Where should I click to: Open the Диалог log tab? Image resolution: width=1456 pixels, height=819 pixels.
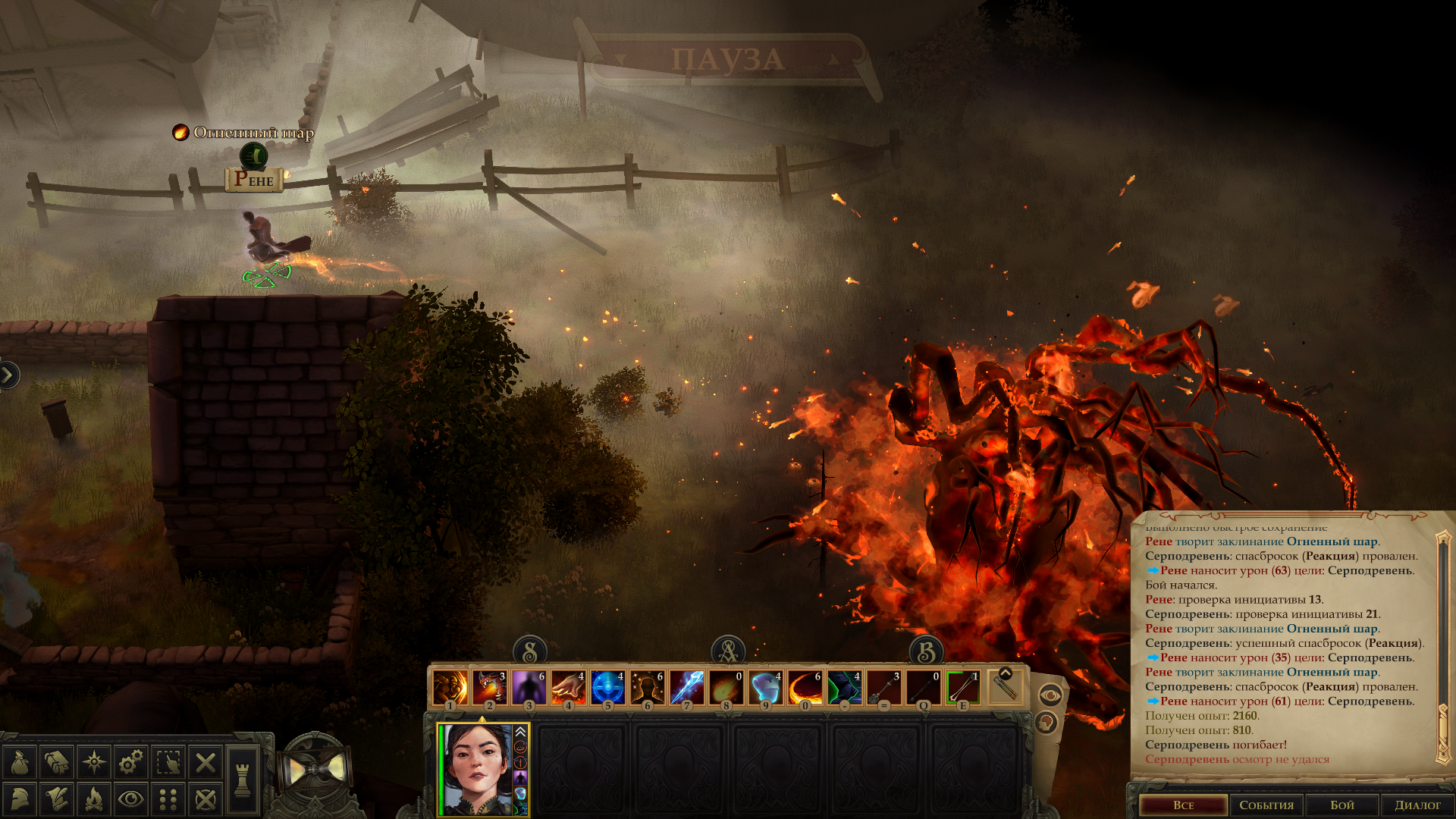coord(1417,805)
